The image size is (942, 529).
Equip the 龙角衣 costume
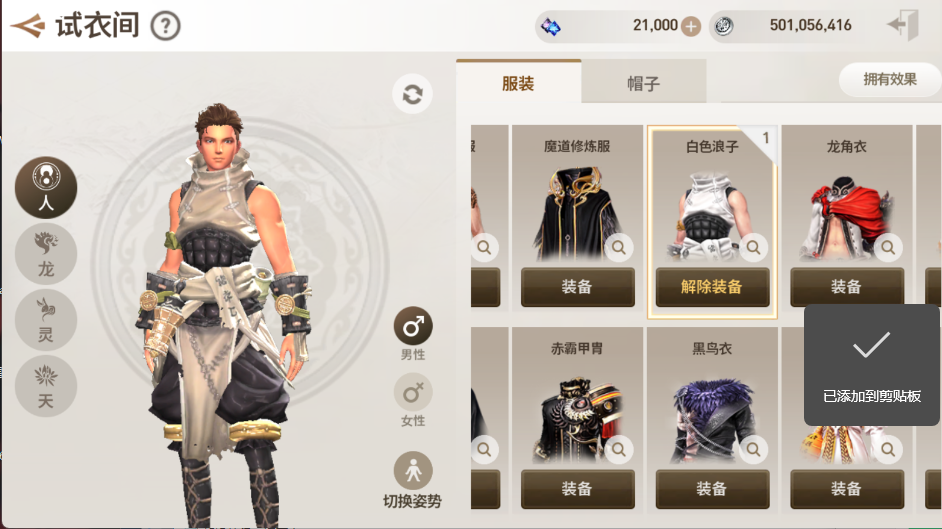pyautogui.click(x=846, y=287)
